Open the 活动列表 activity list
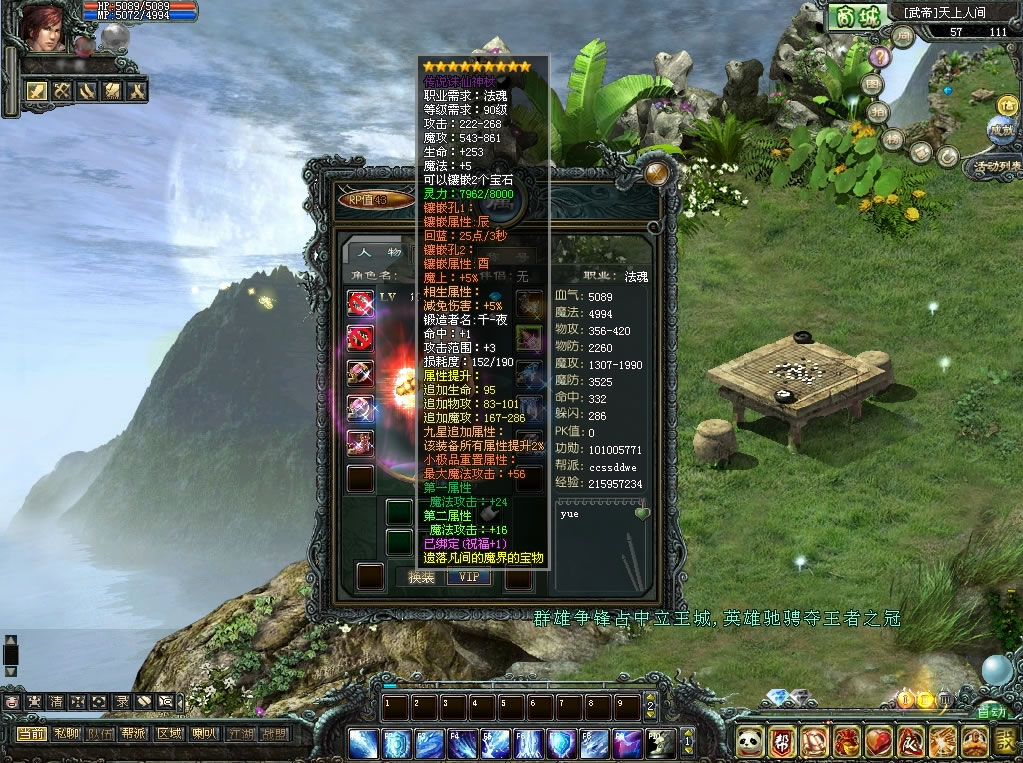 [x=992, y=166]
